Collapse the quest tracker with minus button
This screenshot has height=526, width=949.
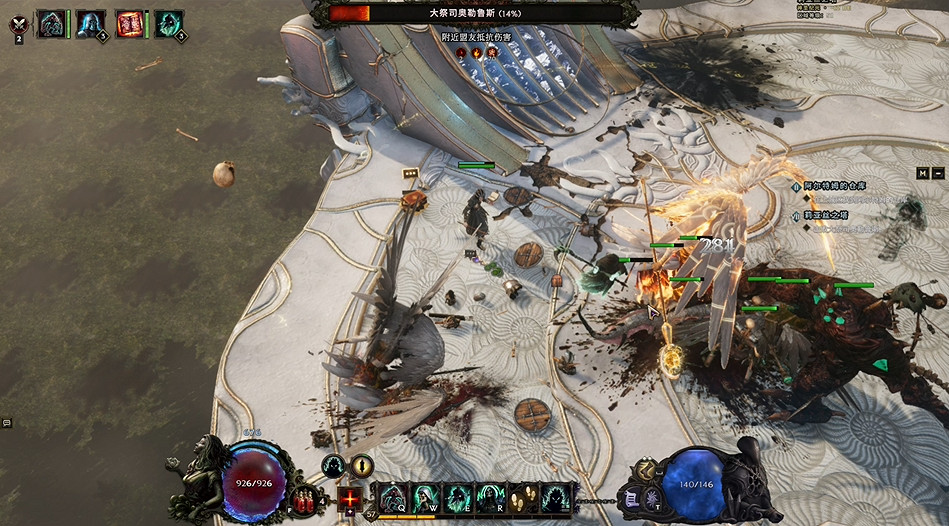coord(939,173)
